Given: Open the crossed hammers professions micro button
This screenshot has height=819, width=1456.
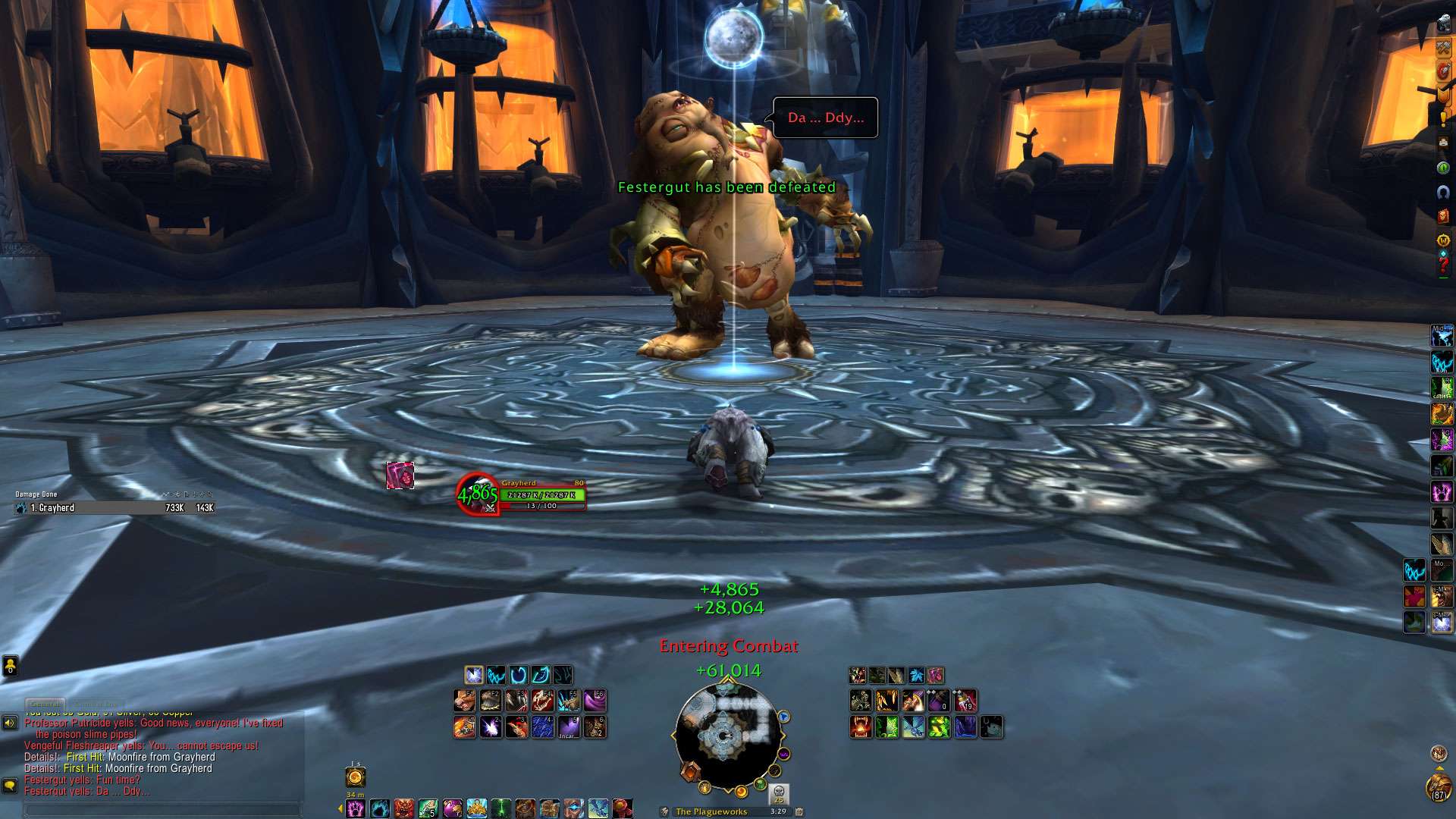Looking at the screenshot, I should [x=1443, y=47].
